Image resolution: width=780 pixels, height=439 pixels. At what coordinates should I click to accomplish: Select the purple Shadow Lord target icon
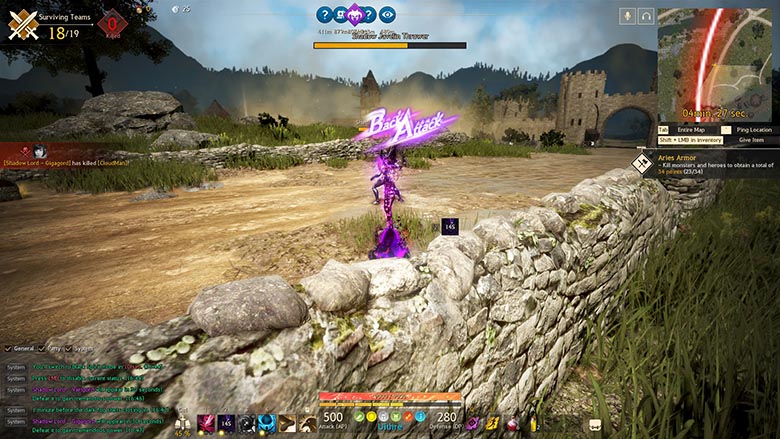355,14
